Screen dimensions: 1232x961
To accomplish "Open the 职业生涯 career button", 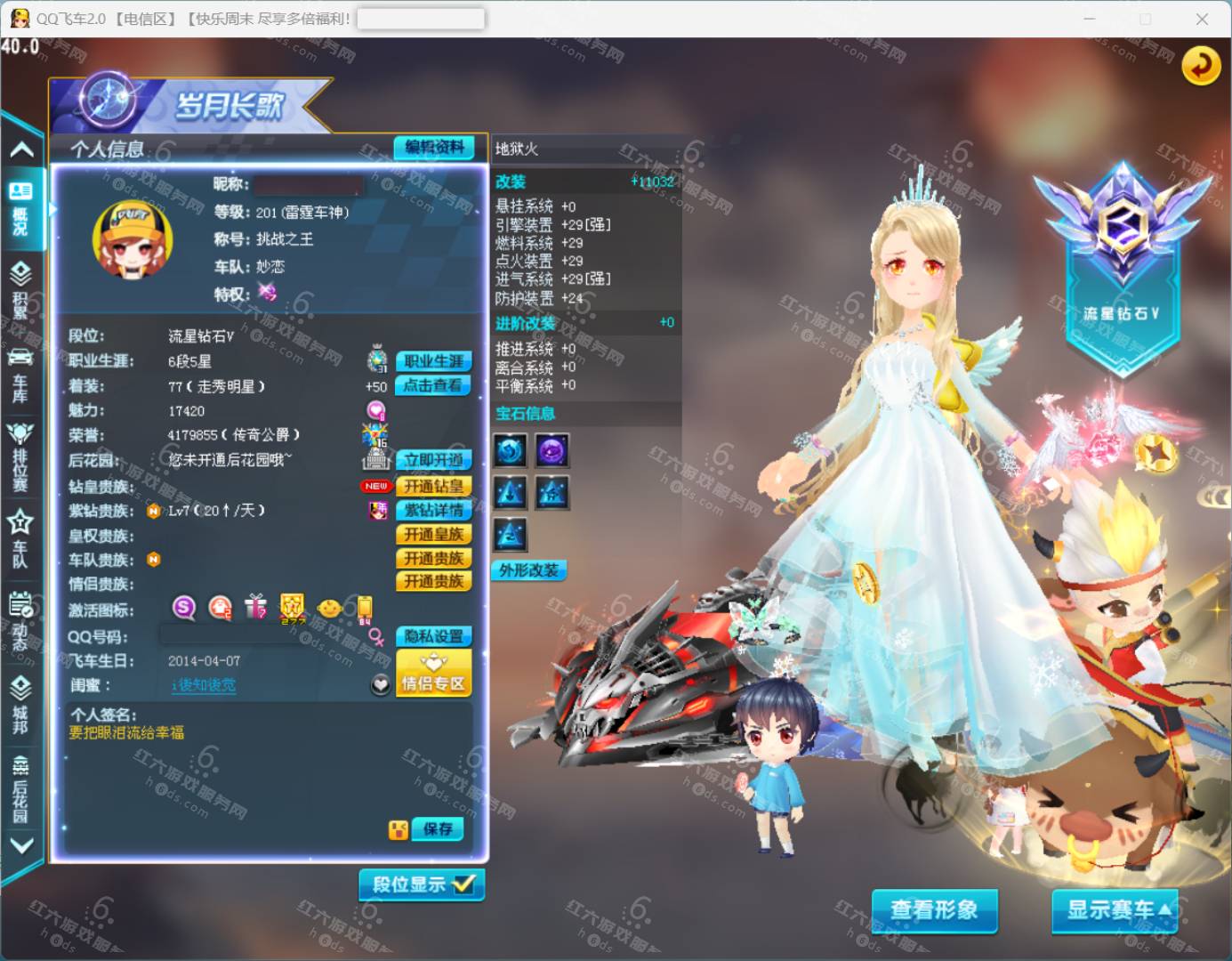I will pyautogui.click(x=433, y=361).
